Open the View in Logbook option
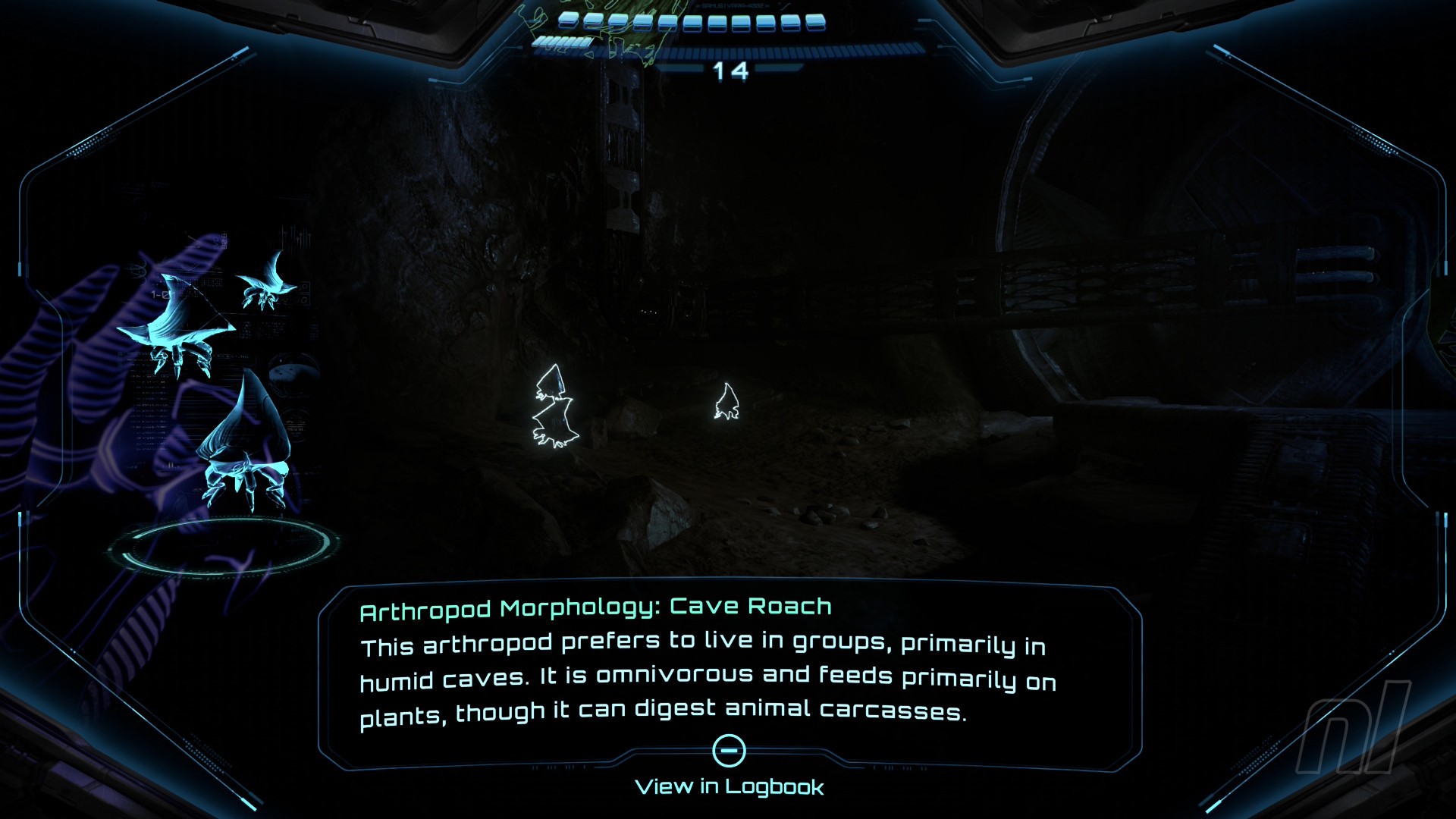Screen dimensions: 1456x819 click(729, 786)
